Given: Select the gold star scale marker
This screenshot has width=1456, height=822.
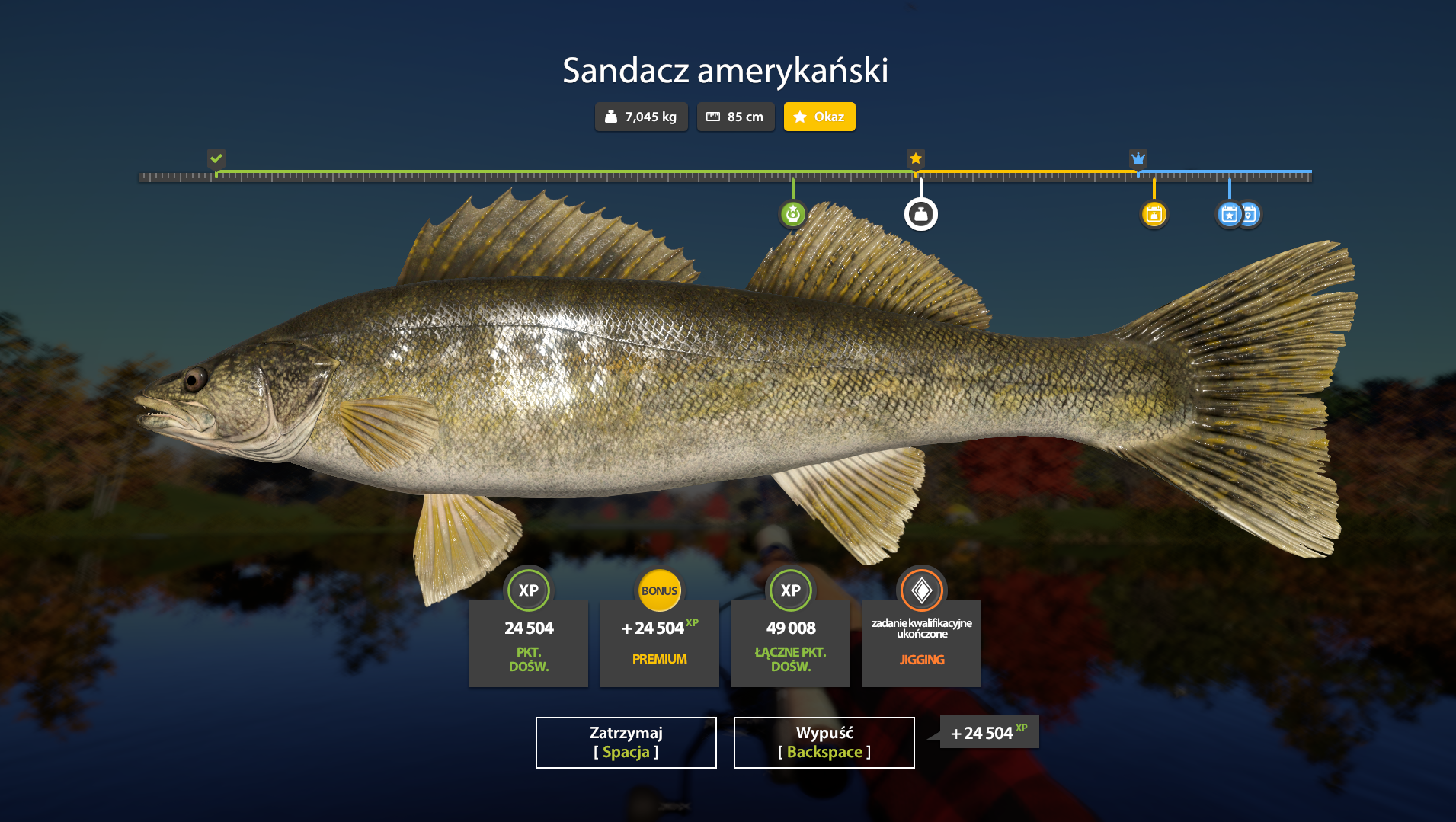Looking at the screenshot, I should (915, 158).
